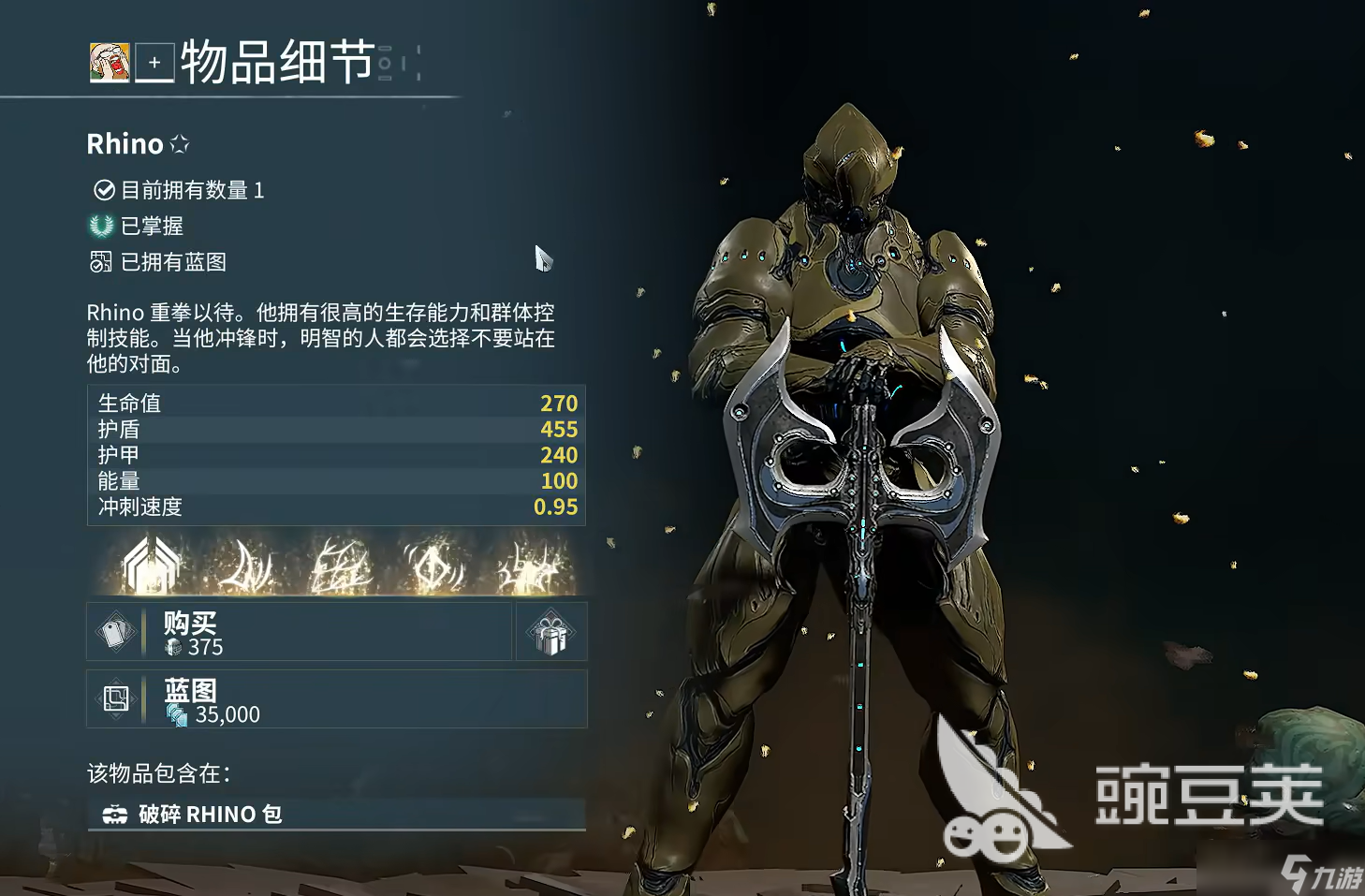Click the blueprint icon beside 蓝图
Viewport: 1365px width, 896px height.
[116, 698]
